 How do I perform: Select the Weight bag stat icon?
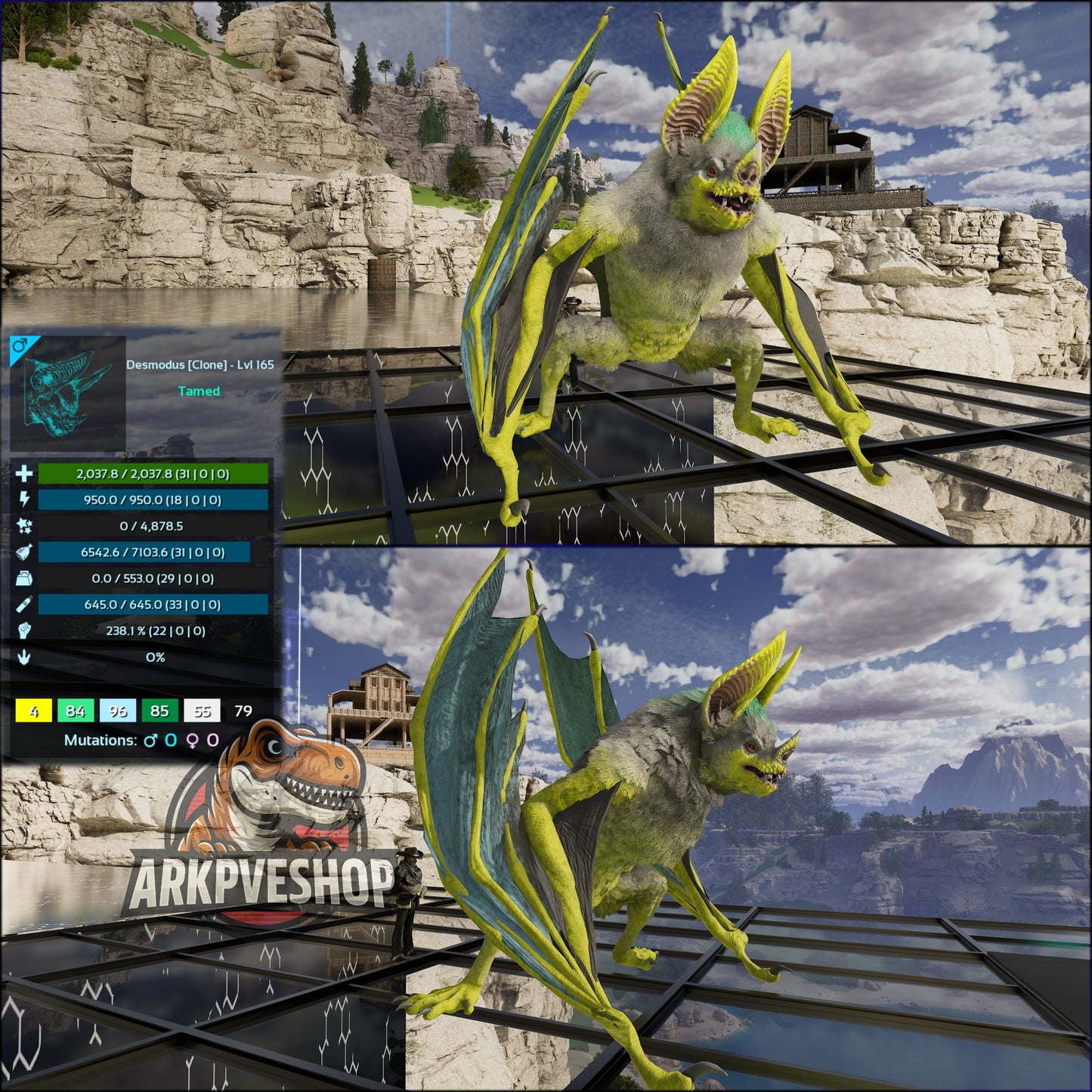click(x=25, y=578)
